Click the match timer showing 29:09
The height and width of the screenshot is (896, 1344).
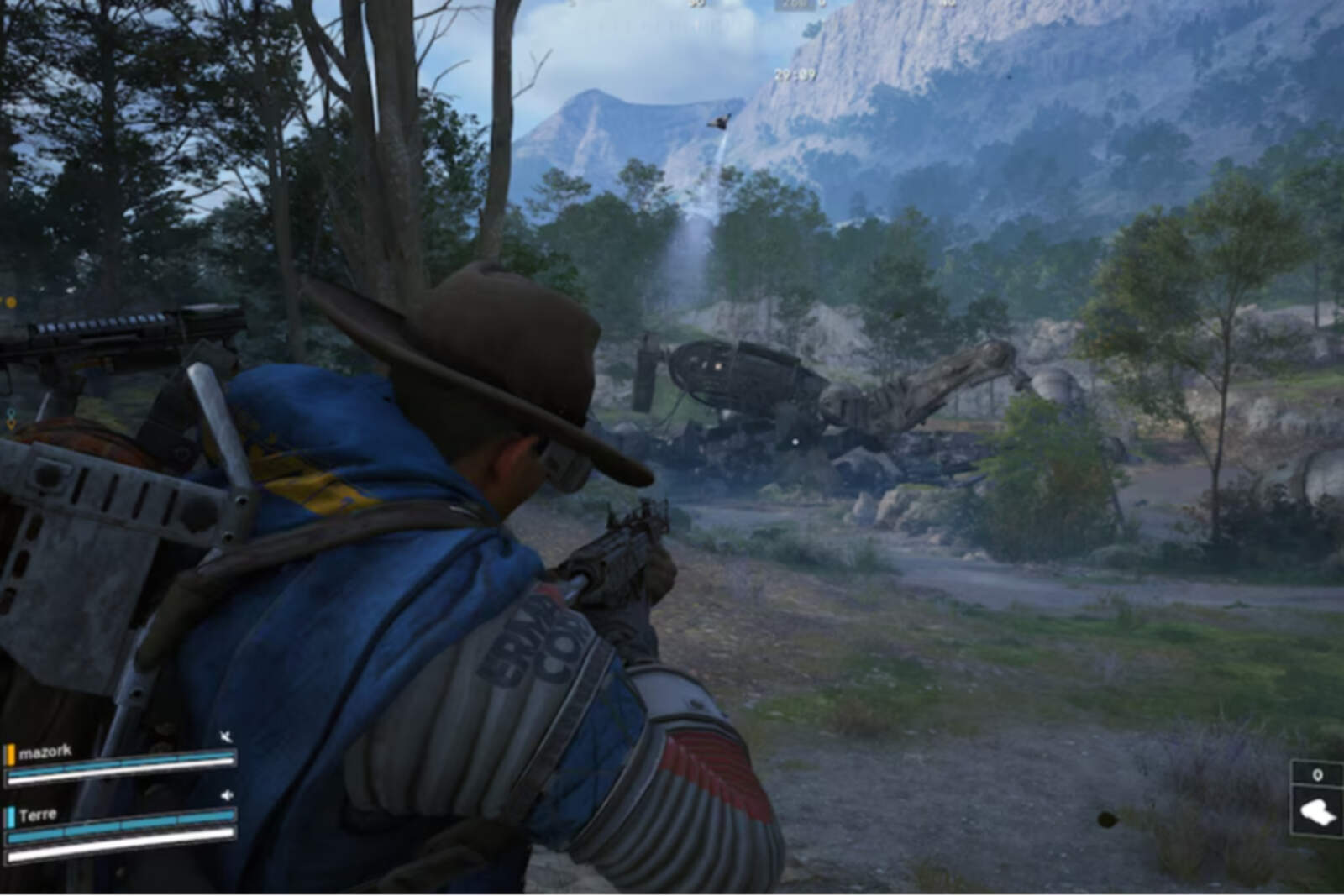(x=794, y=73)
